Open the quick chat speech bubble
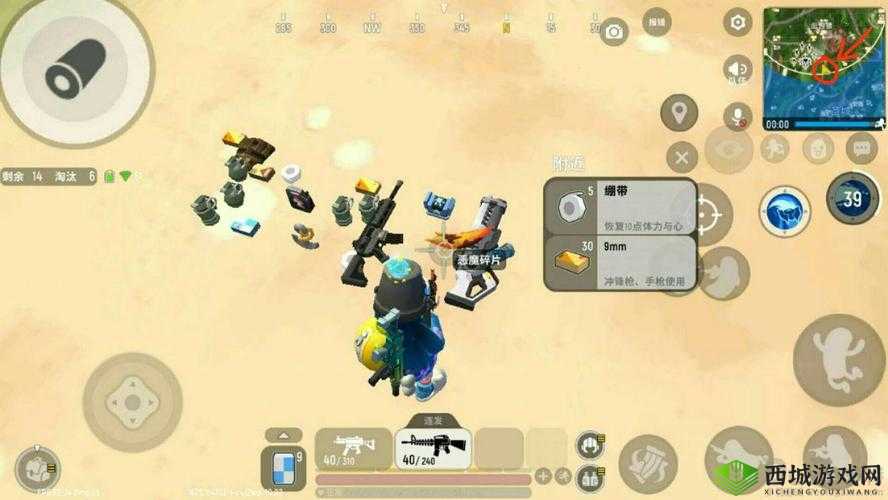This screenshot has width=888, height=500. pos(861,149)
